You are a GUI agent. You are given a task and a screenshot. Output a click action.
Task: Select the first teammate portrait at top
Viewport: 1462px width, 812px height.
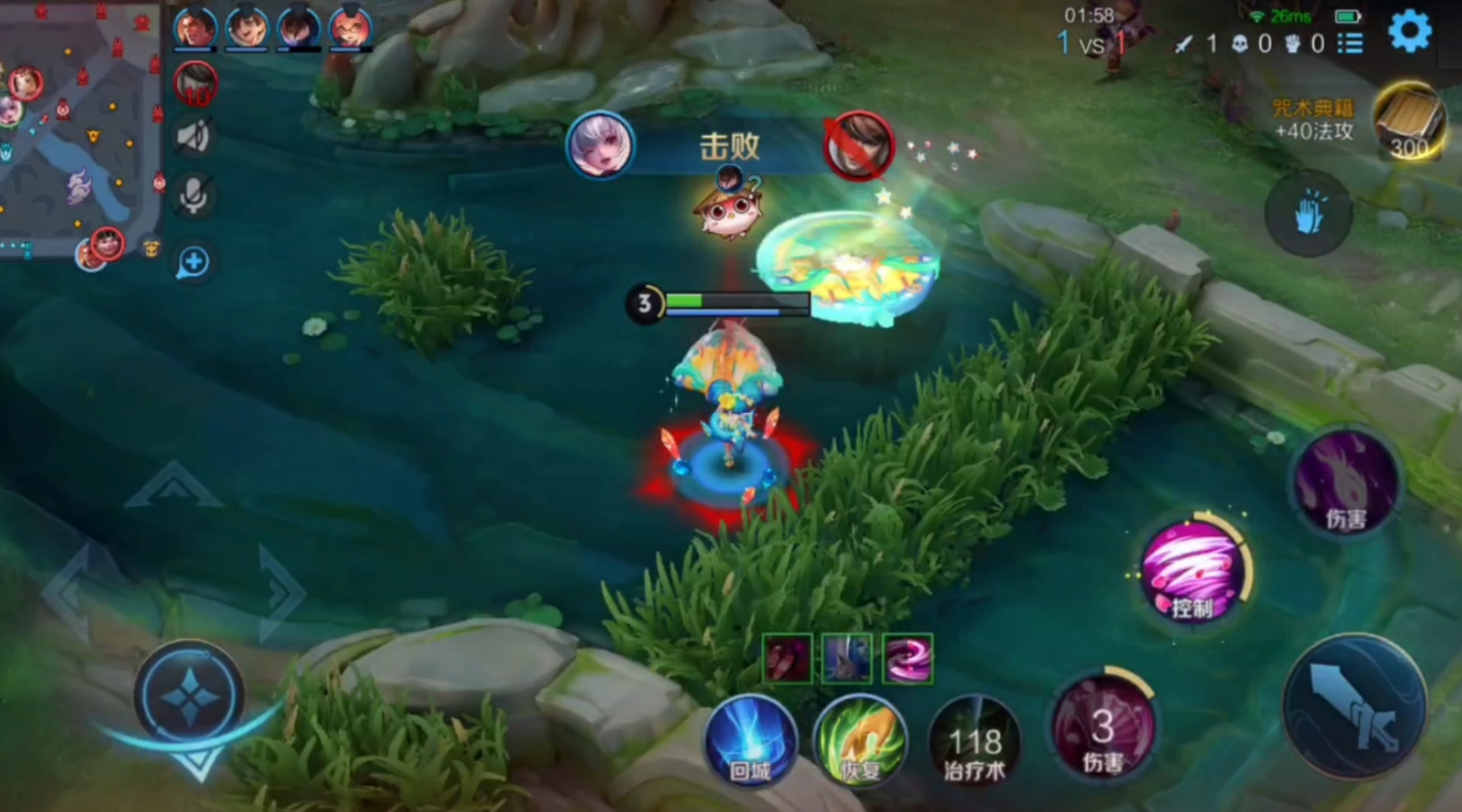(196, 27)
